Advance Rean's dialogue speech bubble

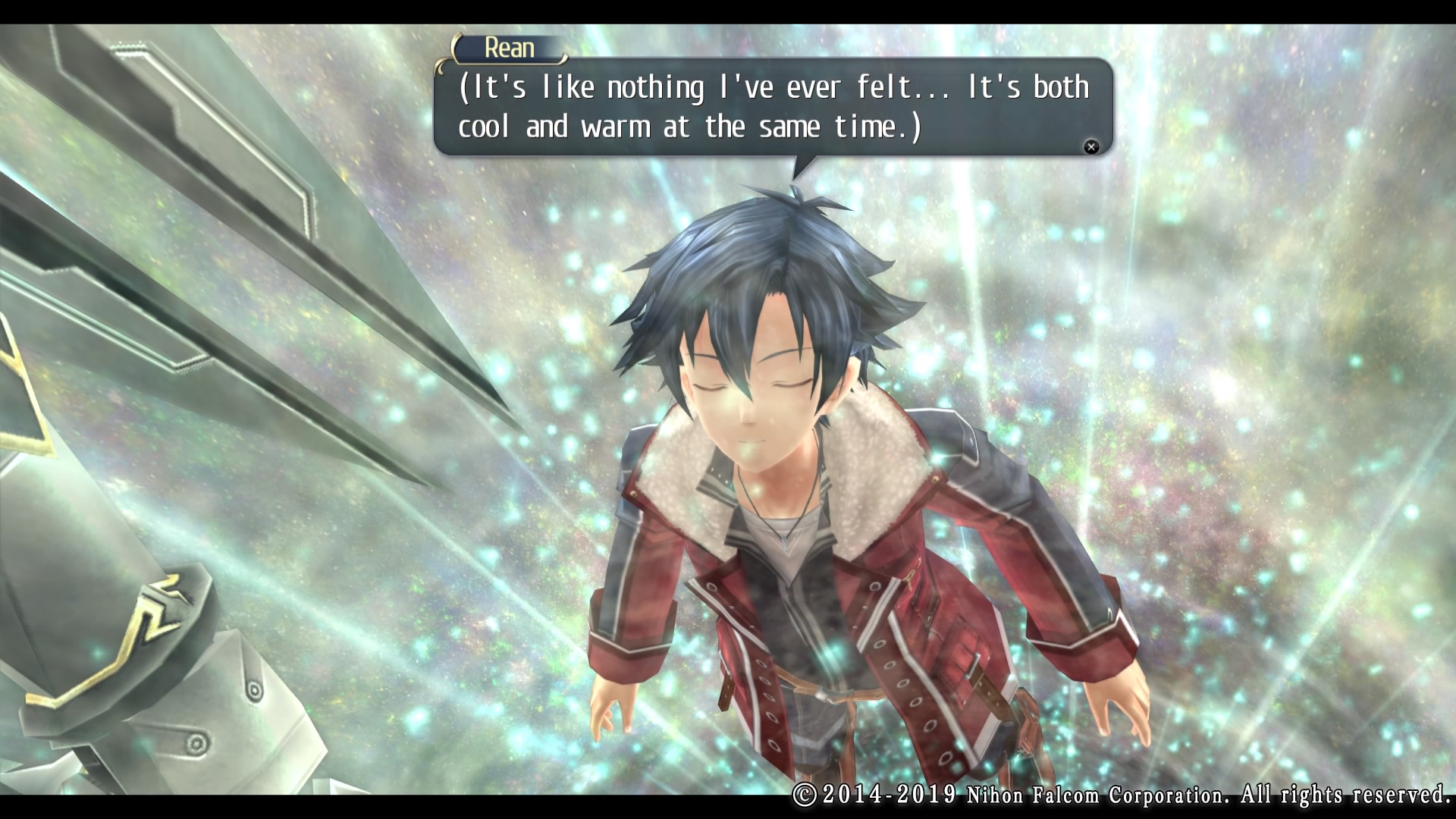[x=1090, y=147]
